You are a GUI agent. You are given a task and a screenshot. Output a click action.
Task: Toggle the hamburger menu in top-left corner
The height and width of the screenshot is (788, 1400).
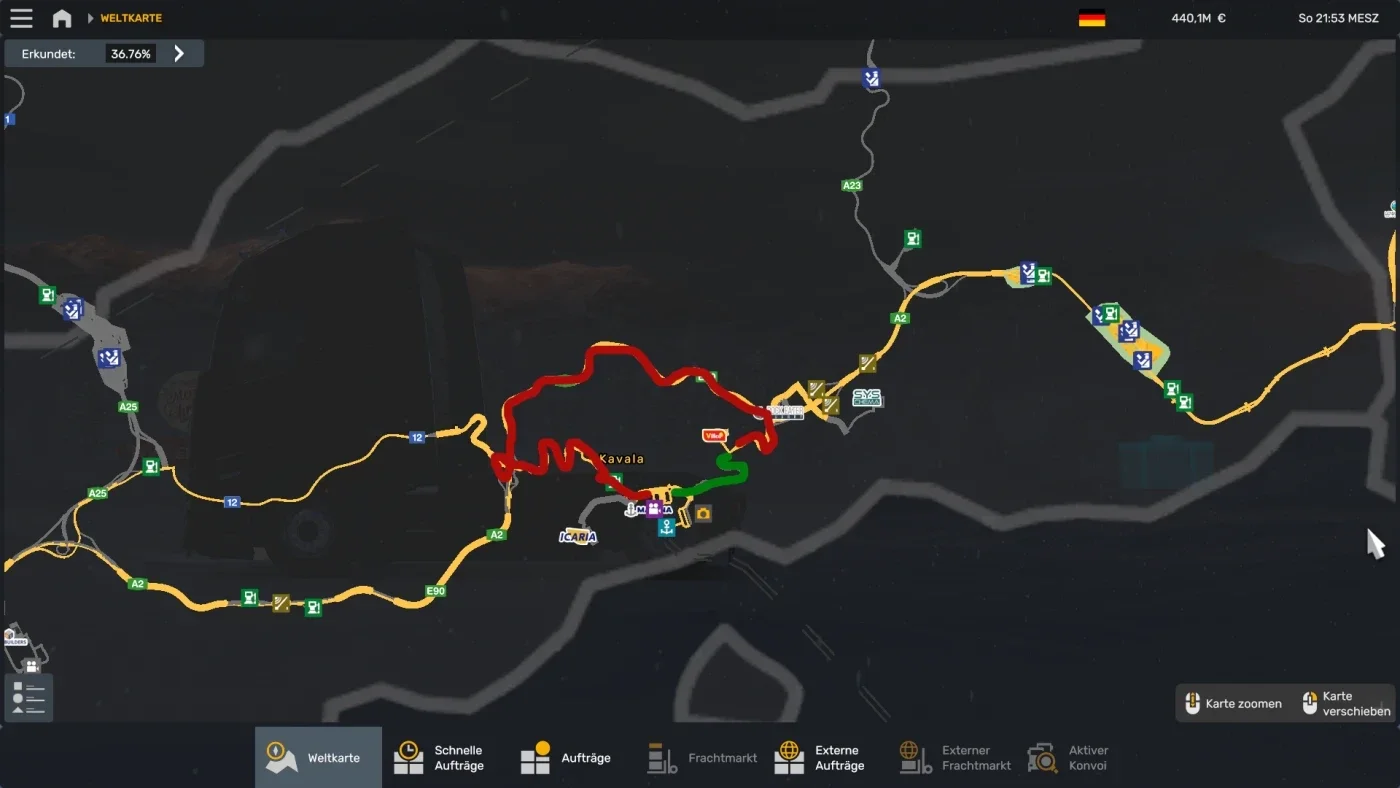[x=21, y=17]
